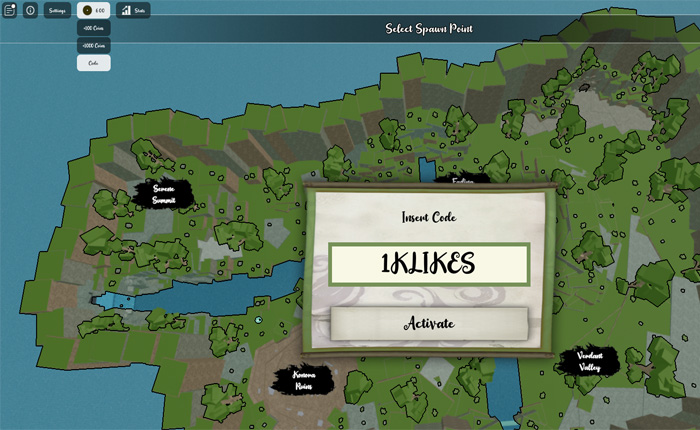Open the Settings menu
This screenshot has height=430, width=700.
click(57, 10)
